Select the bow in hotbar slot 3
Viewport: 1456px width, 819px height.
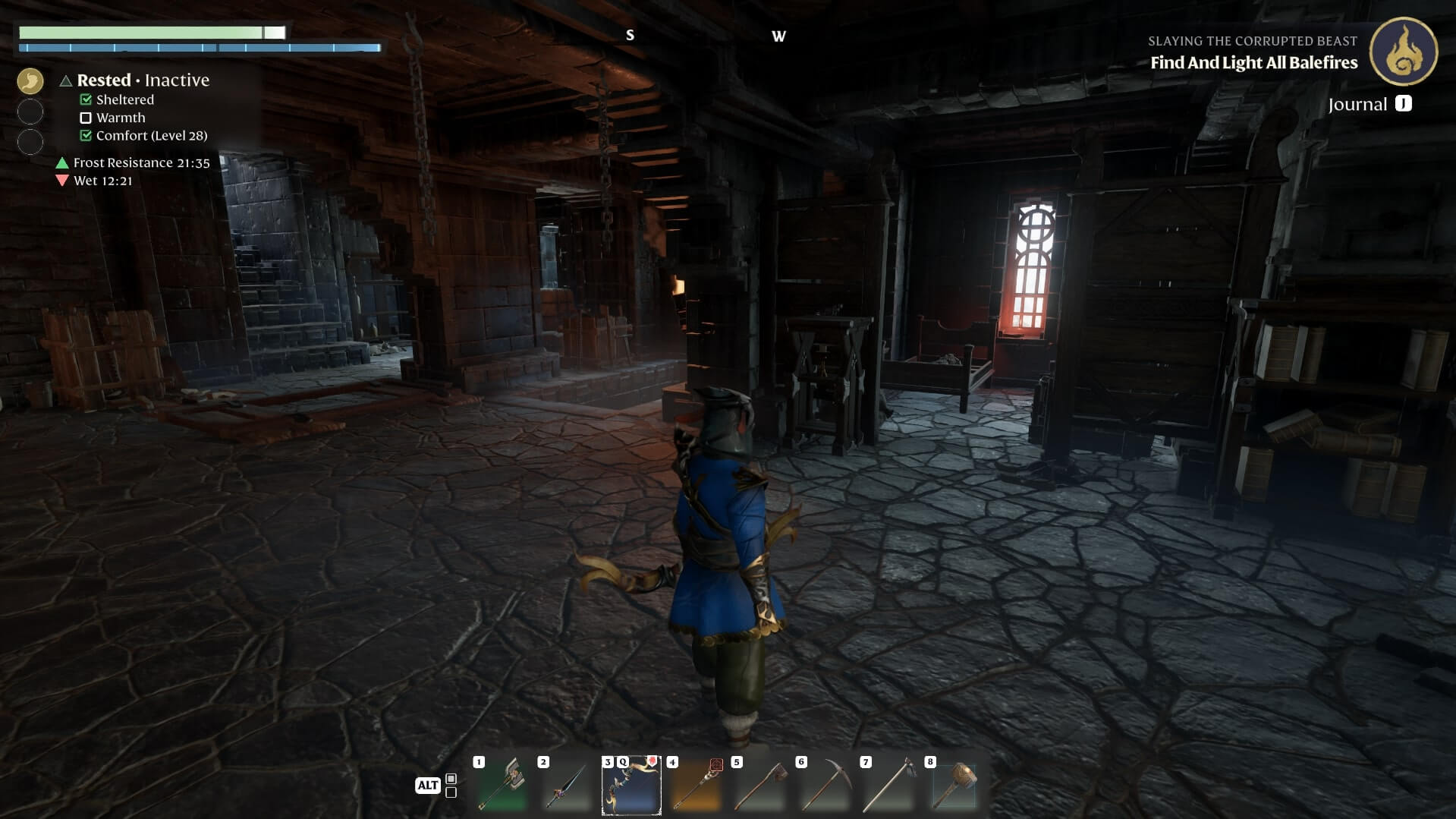(631, 786)
